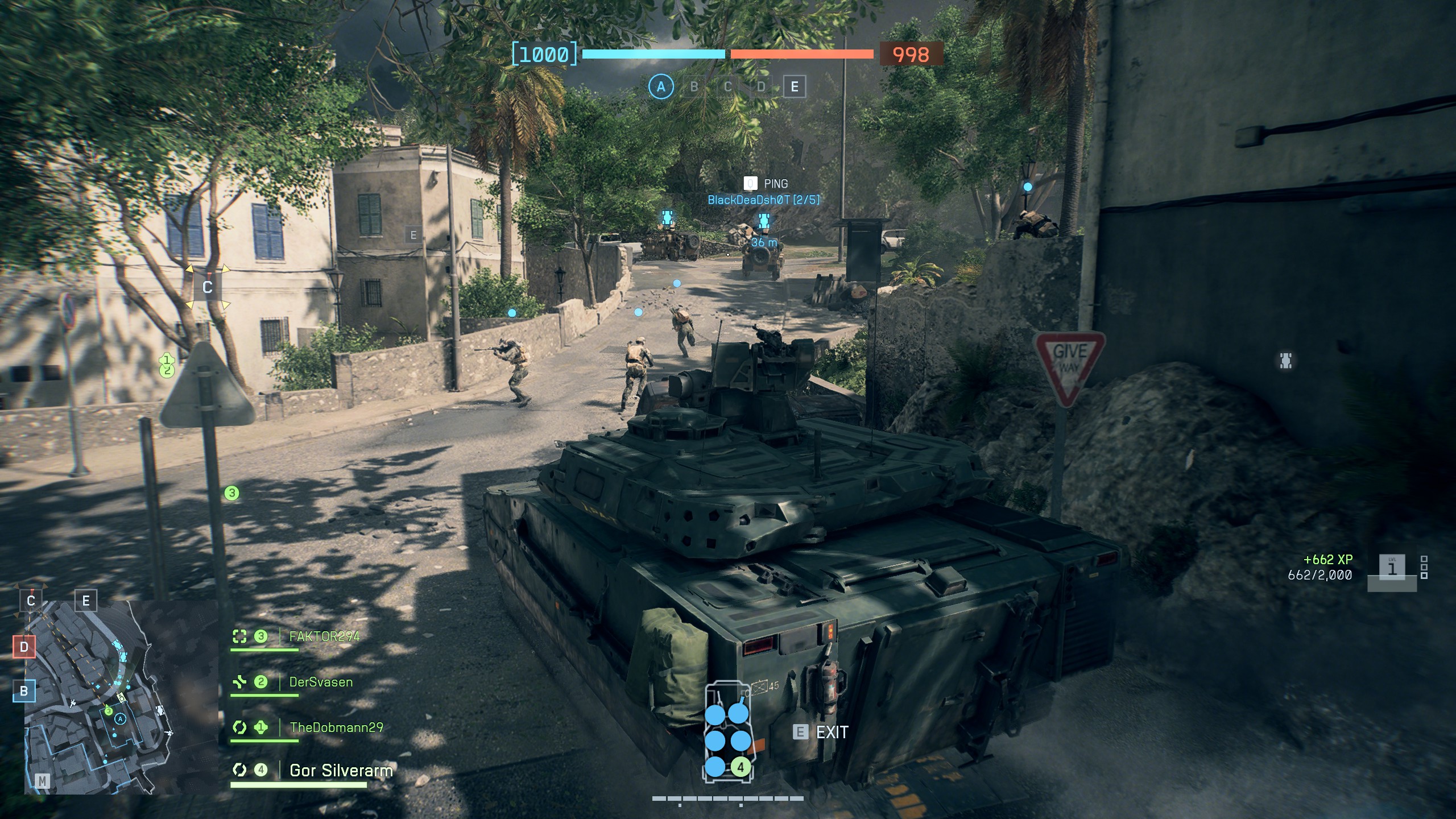Viewport: 1456px width, 819px height.
Task: Select squad member DerSvasen
Action: point(321,682)
